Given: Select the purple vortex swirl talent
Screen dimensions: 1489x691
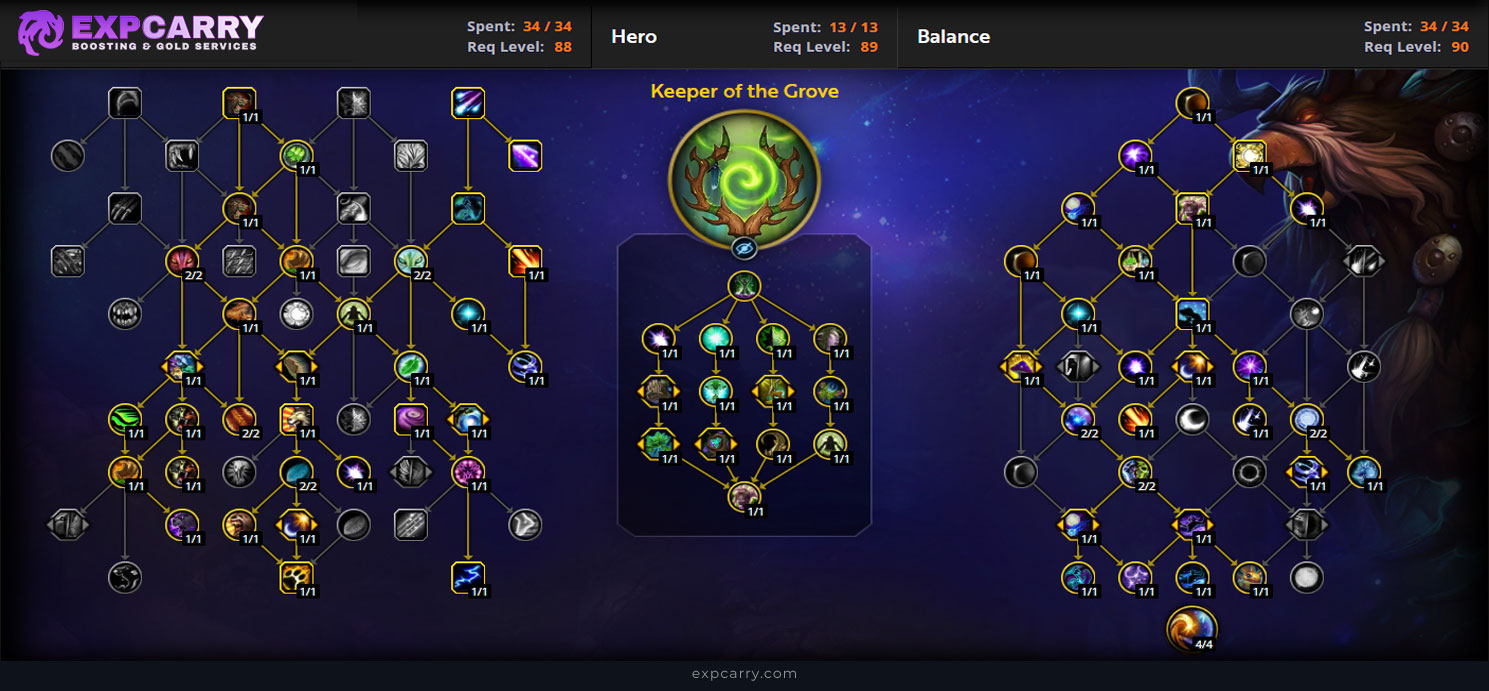Looking at the screenshot, I should coord(411,418).
